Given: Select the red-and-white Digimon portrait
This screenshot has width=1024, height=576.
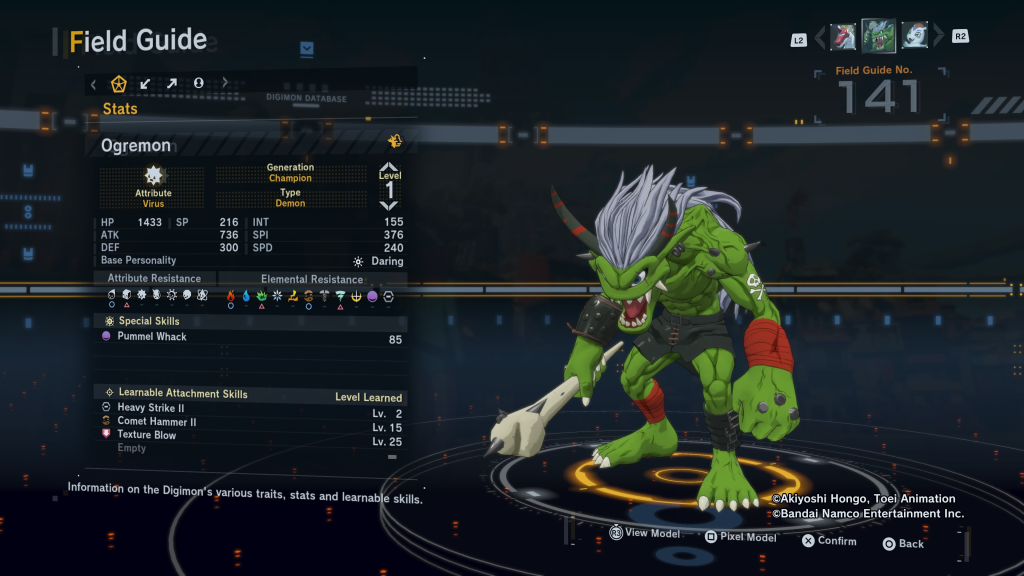Looking at the screenshot, I should [x=843, y=37].
